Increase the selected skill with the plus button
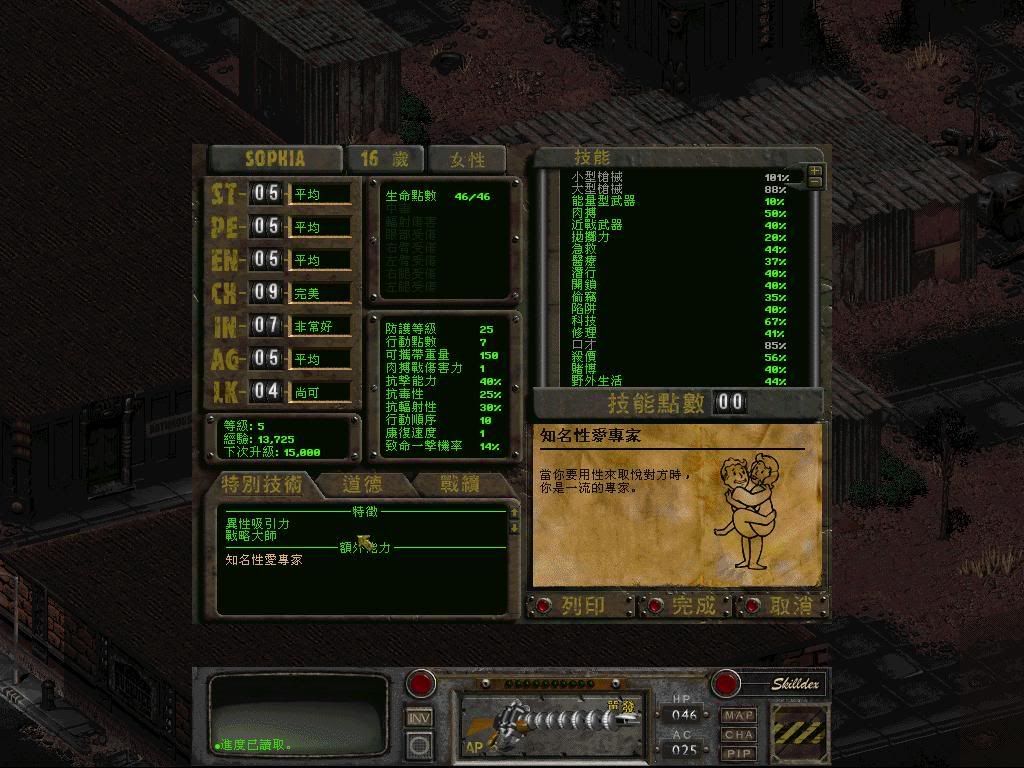 tap(815, 171)
